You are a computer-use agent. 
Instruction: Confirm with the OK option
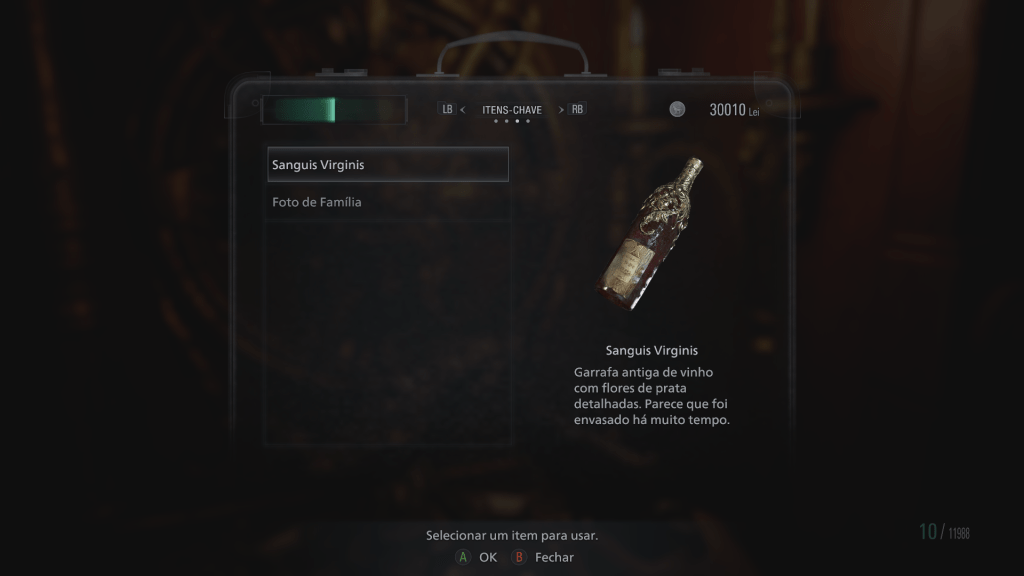tap(476, 557)
